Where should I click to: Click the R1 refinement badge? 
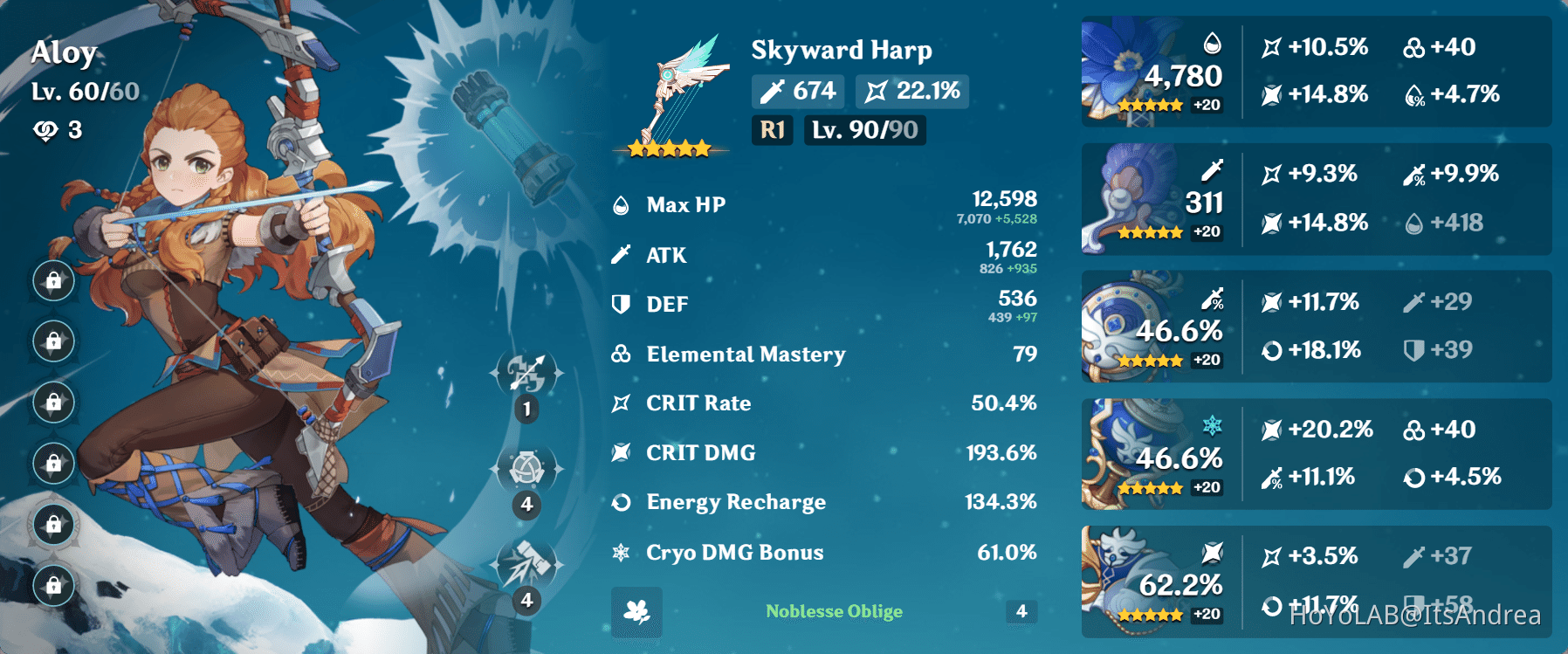(x=772, y=131)
